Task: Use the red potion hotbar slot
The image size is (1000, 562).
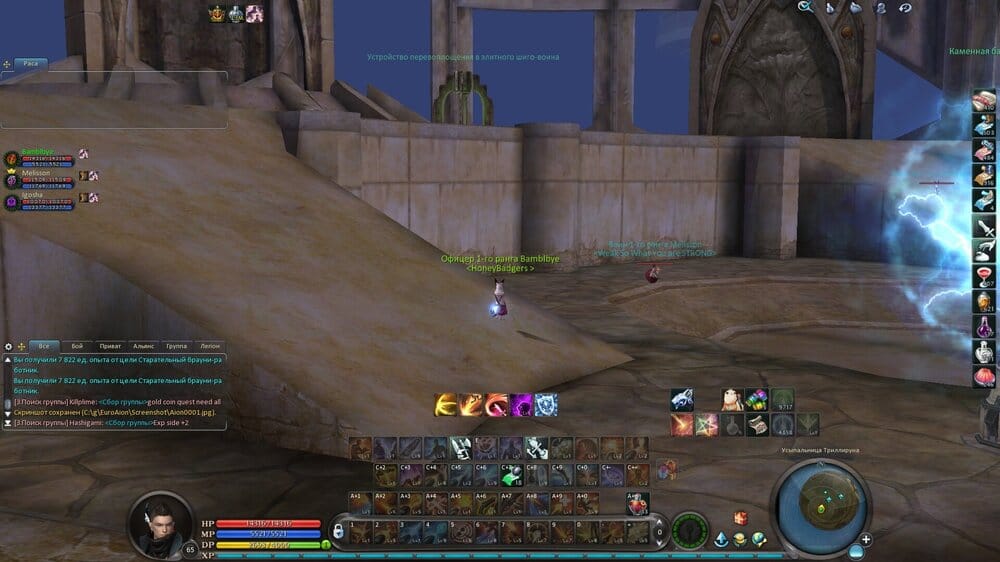Action: (x=637, y=504)
